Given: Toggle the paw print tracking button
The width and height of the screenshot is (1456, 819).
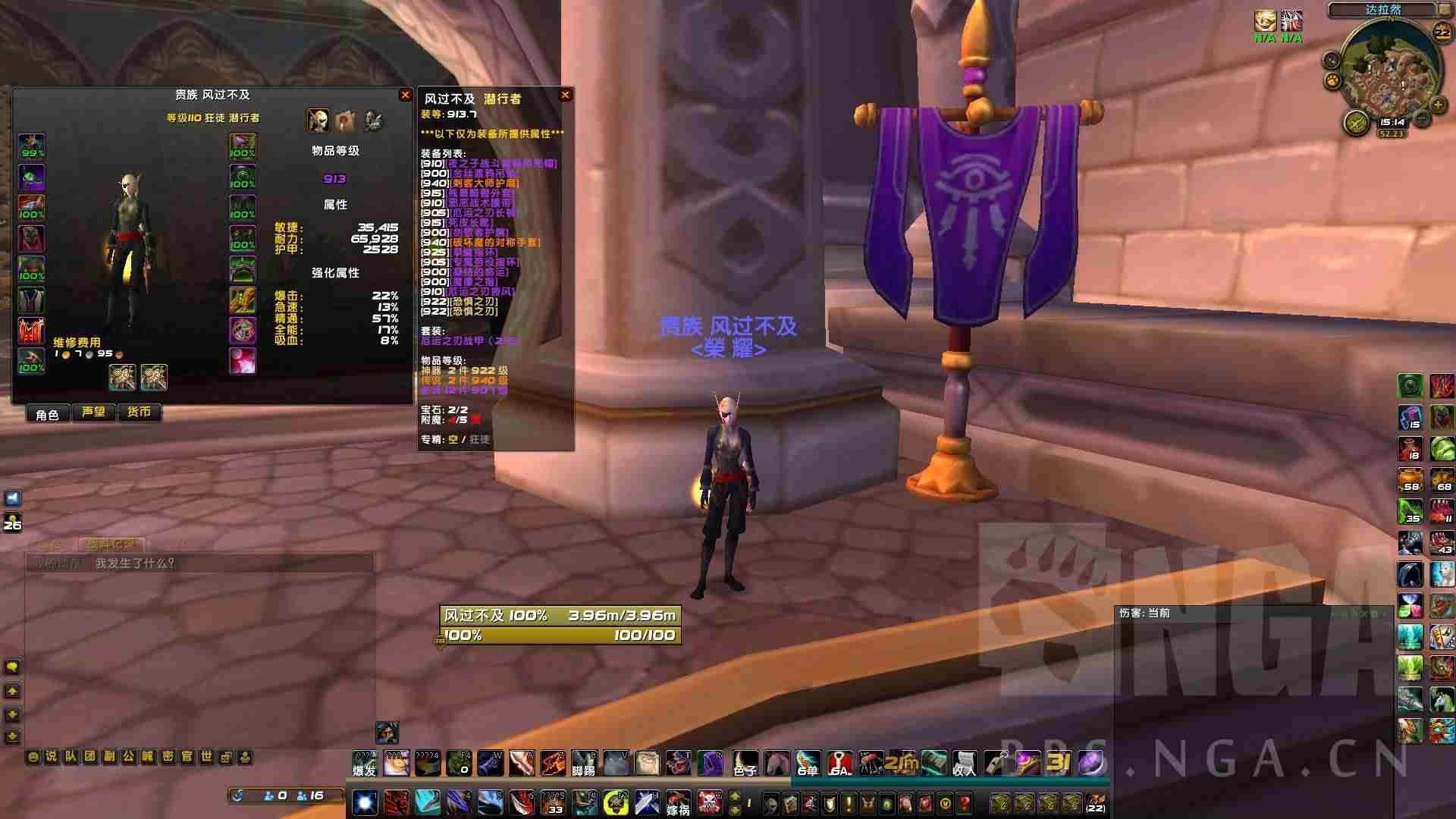Looking at the screenshot, I should click(x=1331, y=80).
